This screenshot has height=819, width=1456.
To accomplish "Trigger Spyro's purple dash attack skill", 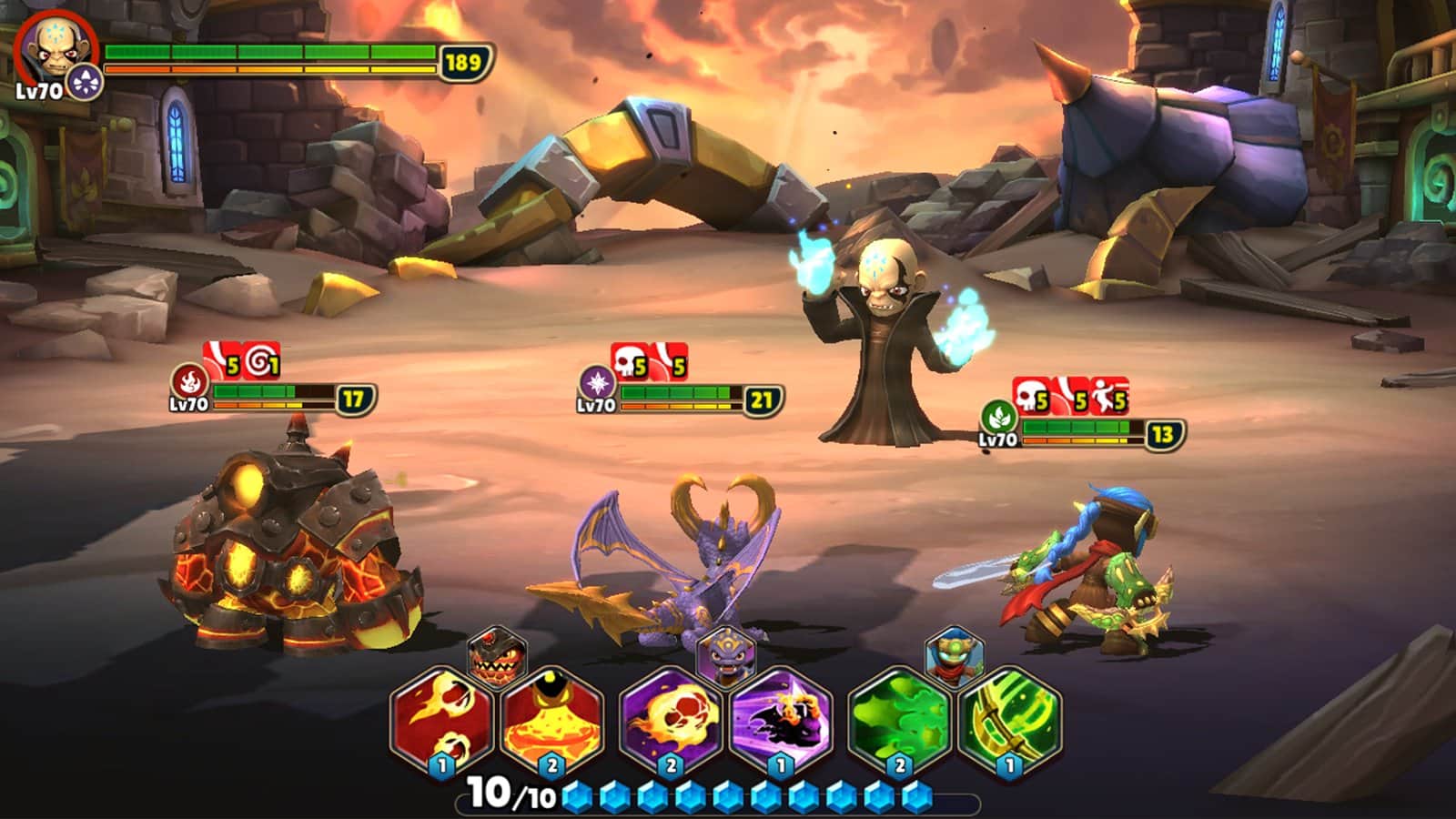I will click(x=781, y=722).
